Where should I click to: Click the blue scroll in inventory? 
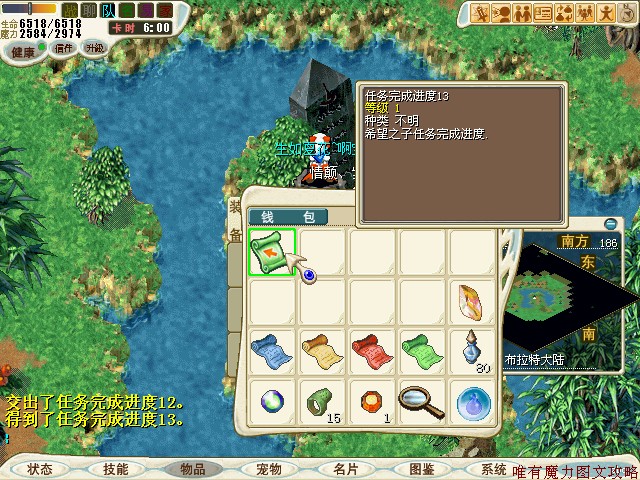(x=272, y=352)
